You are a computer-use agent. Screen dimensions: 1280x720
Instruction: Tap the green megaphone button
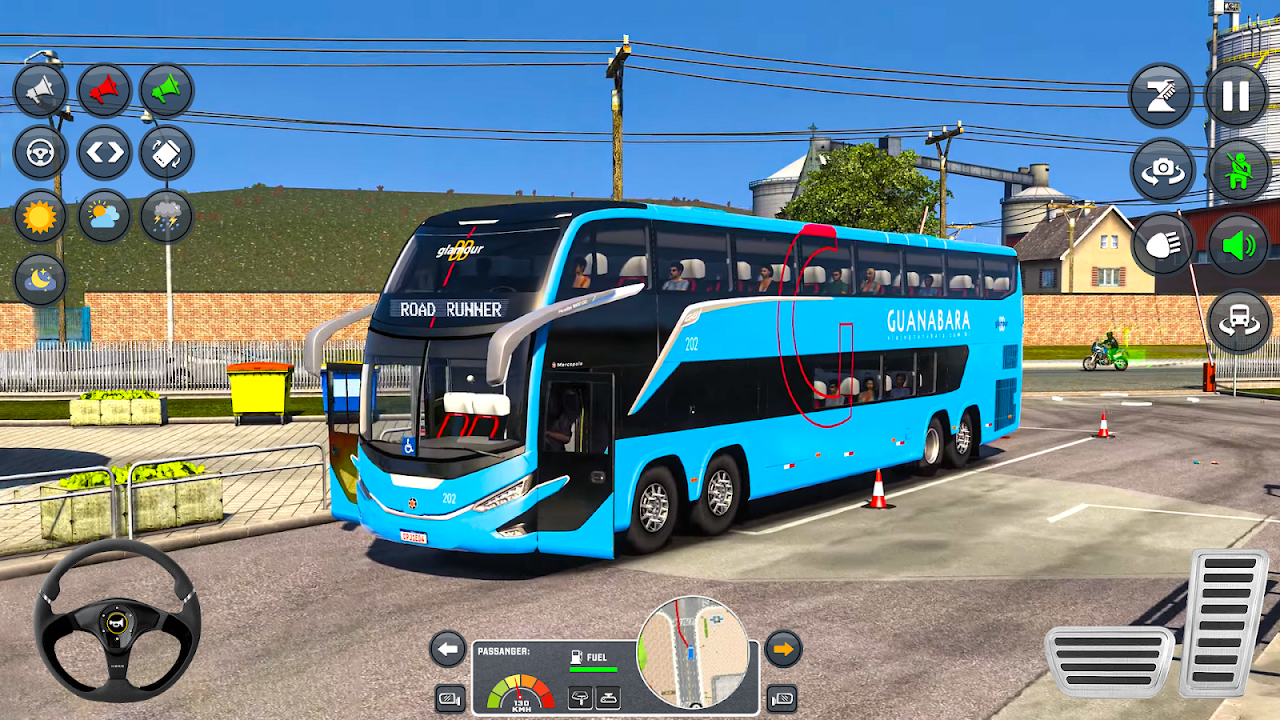coord(166,91)
